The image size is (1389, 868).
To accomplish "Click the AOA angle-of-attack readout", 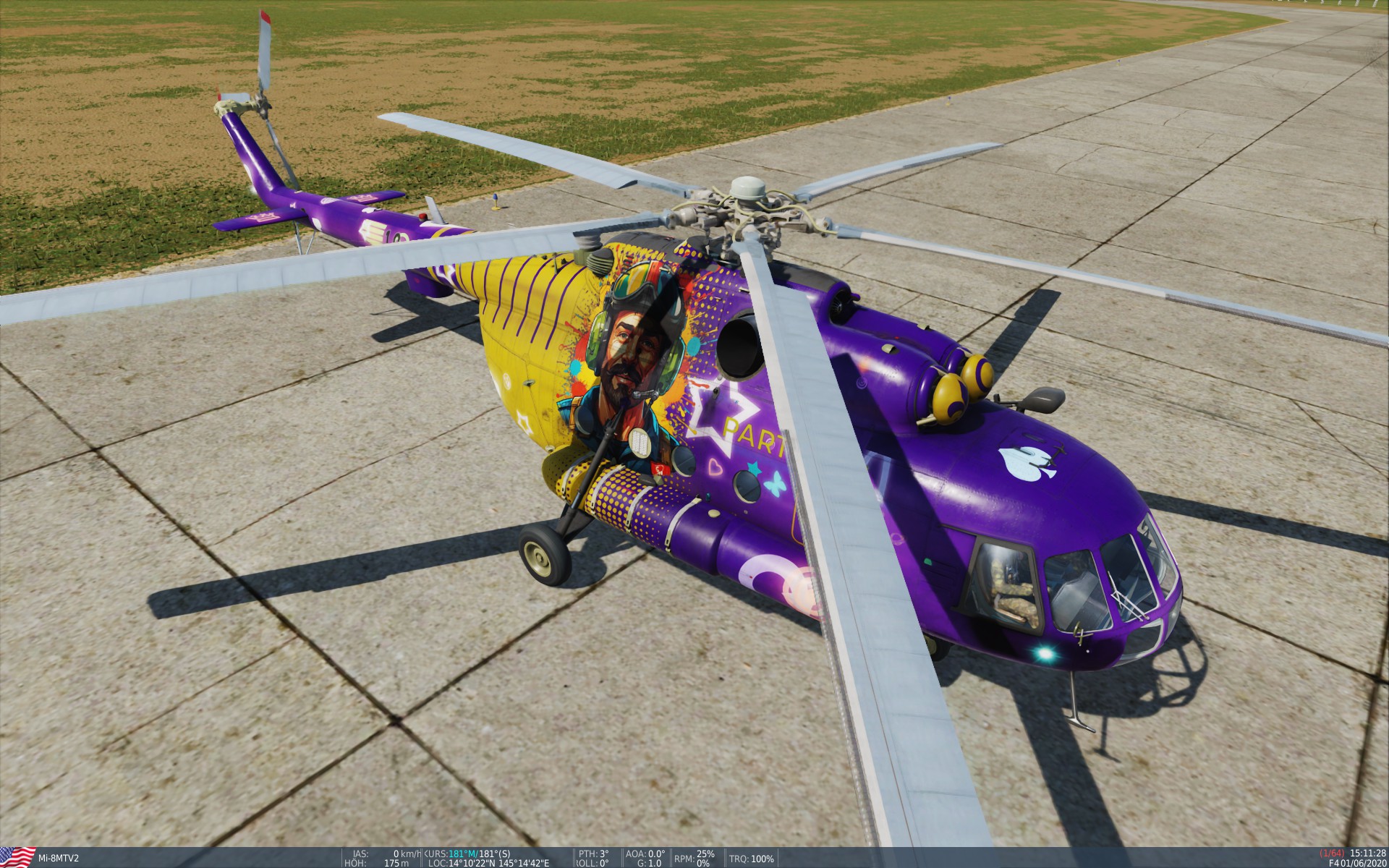I will (x=644, y=853).
